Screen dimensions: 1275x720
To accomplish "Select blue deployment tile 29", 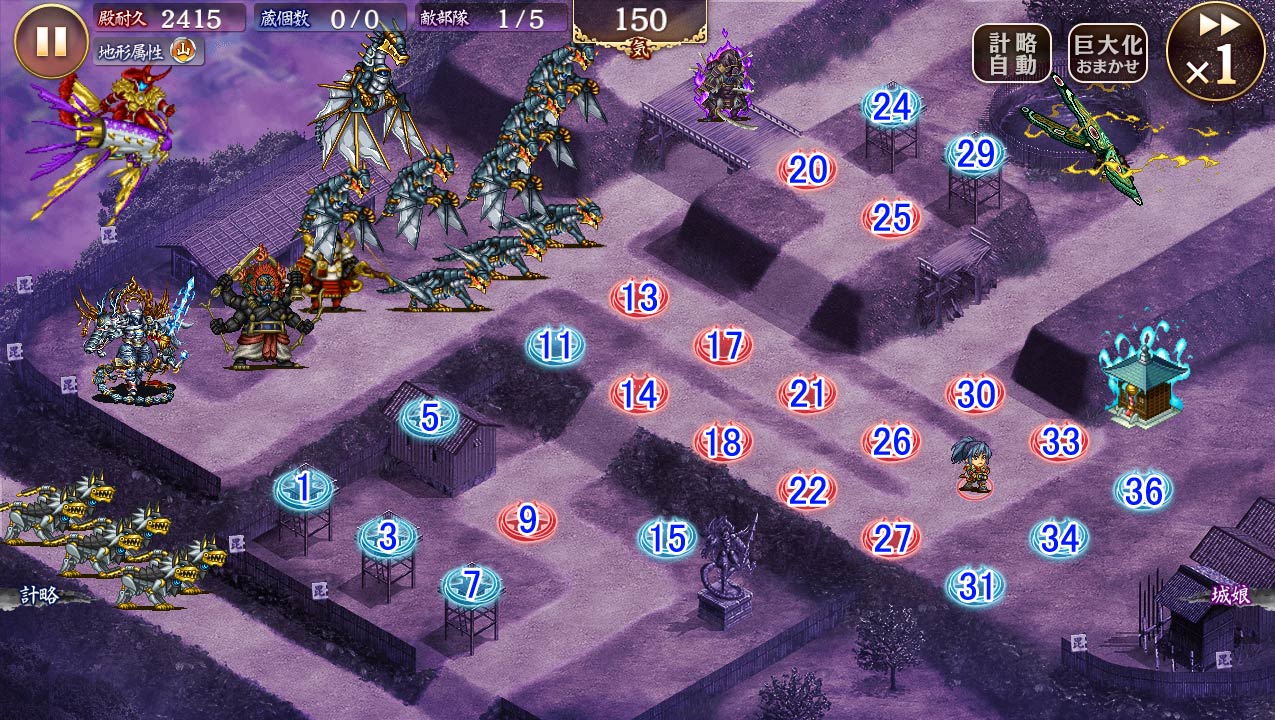I will coord(975,154).
